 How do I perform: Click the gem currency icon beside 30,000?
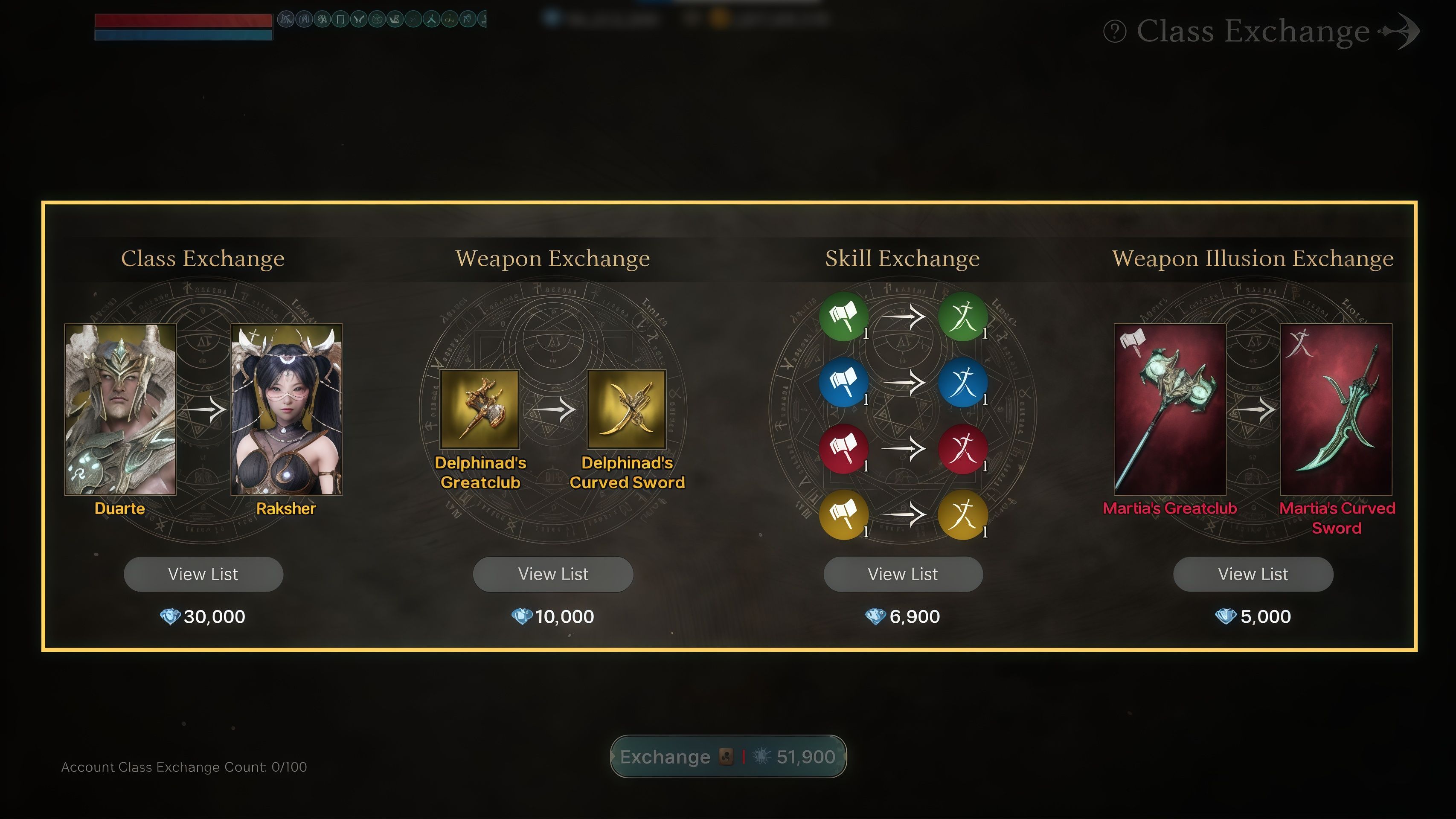pyautogui.click(x=170, y=616)
